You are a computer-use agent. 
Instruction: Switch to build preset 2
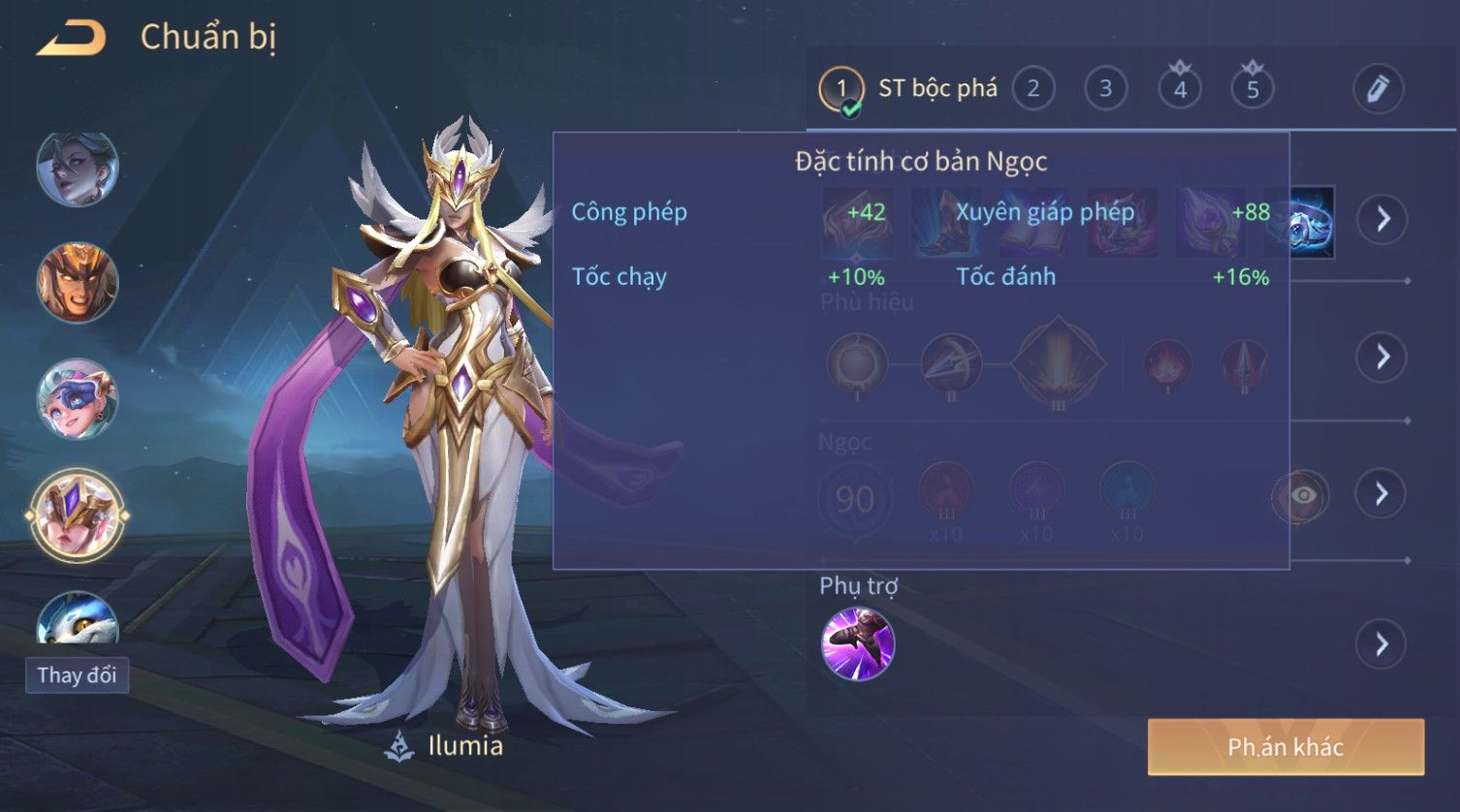click(x=1033, y=90)
